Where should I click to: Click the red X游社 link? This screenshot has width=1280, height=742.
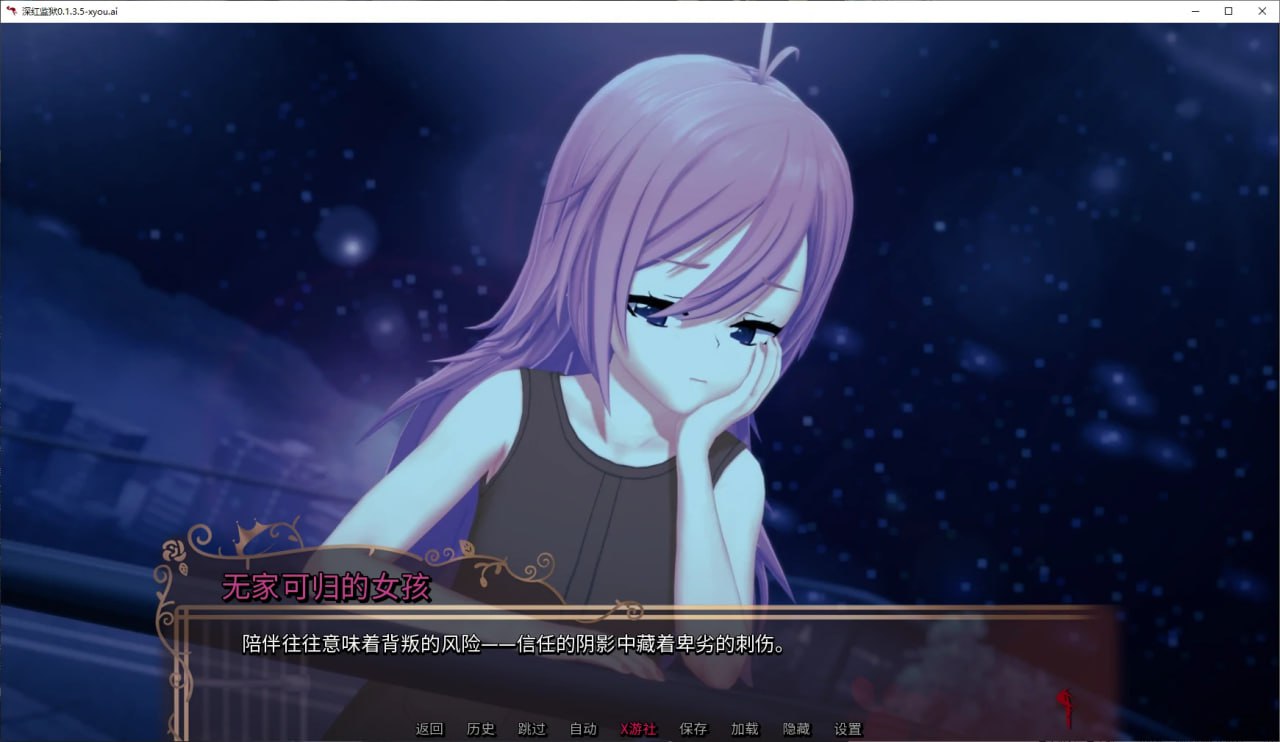pos(637,729)
